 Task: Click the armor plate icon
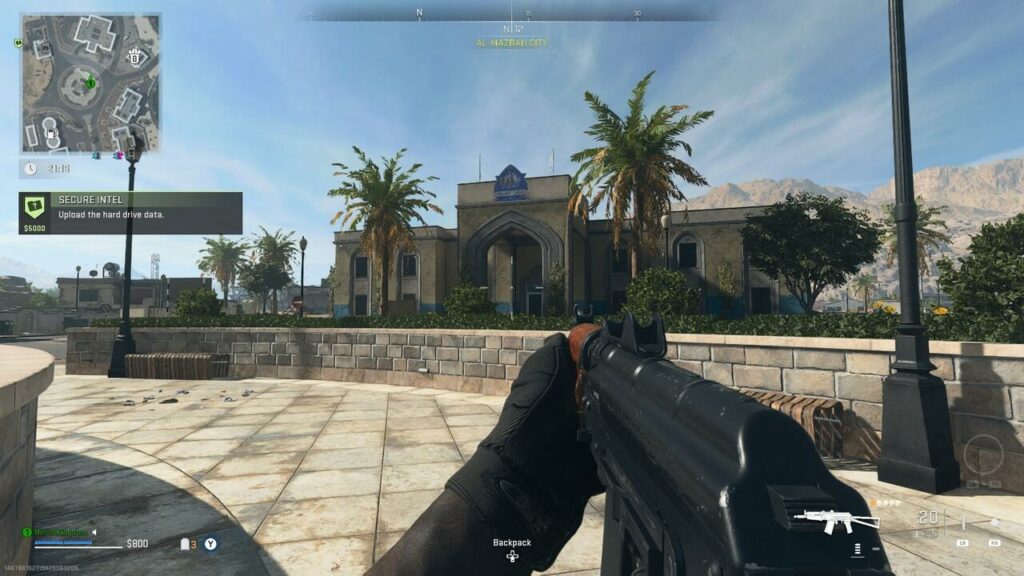point(186,544)
